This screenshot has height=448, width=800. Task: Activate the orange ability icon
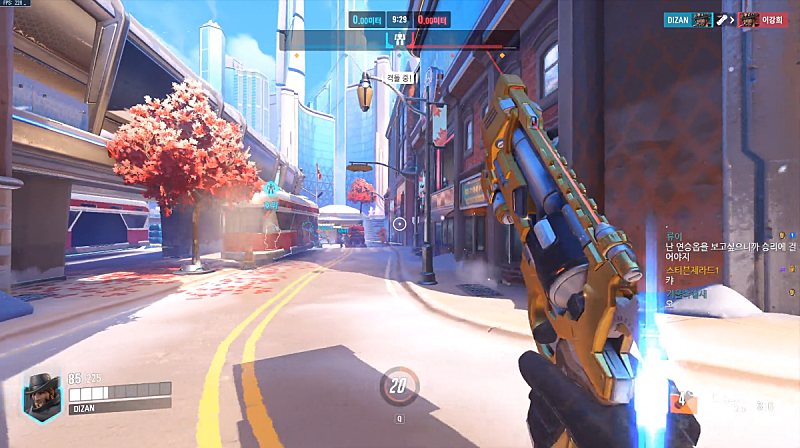(x=684, y=402)
